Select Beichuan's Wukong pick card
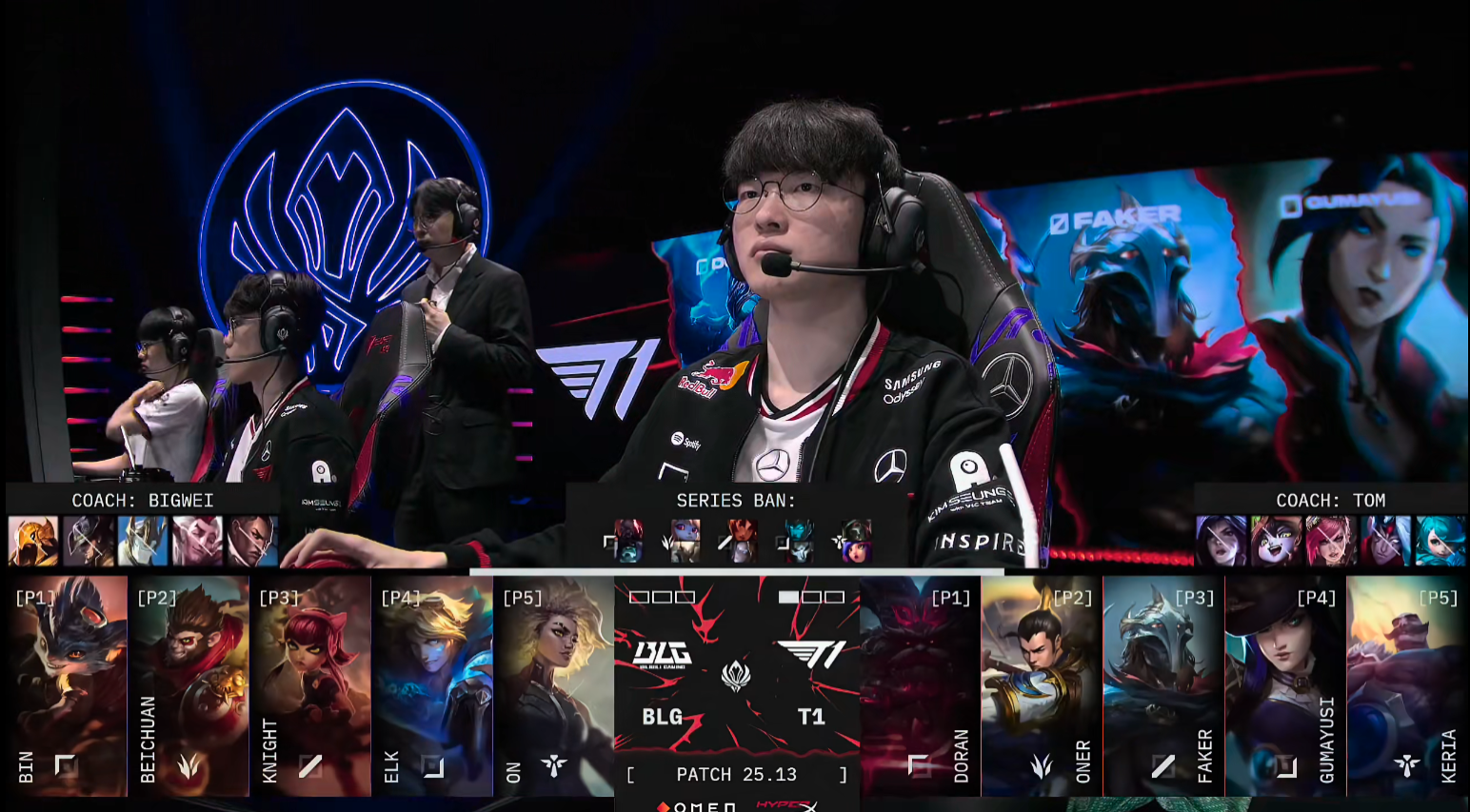The width and height of the screenshot is (1470, 812). (189, 685)
